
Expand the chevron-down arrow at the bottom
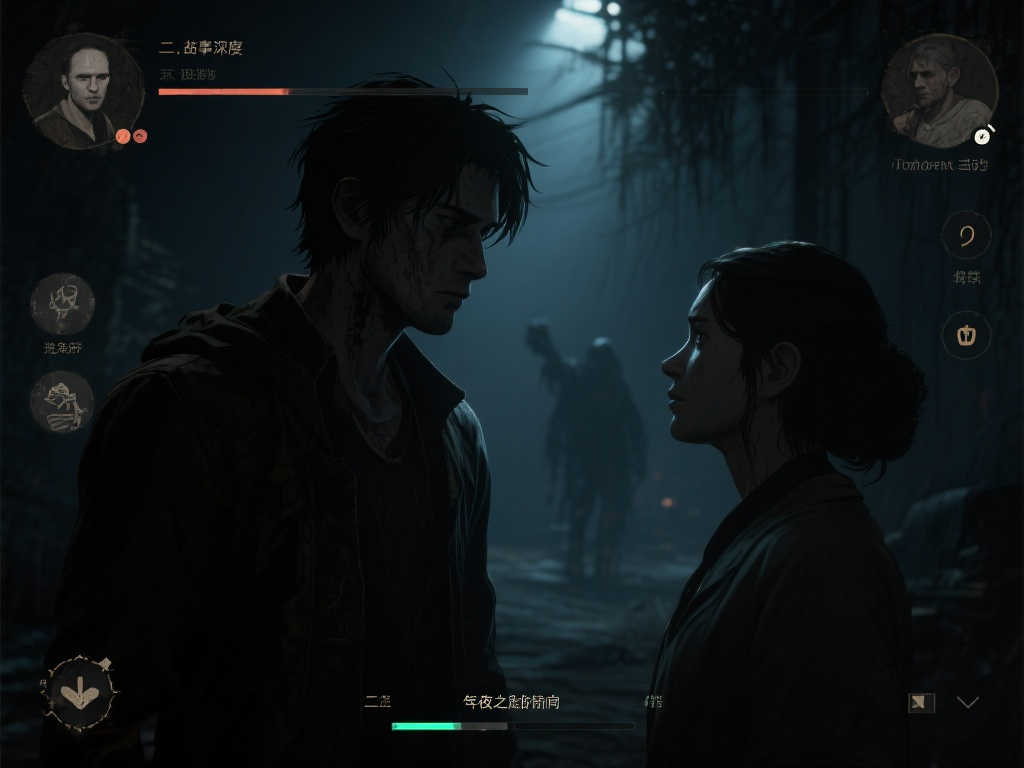point(967,702)
